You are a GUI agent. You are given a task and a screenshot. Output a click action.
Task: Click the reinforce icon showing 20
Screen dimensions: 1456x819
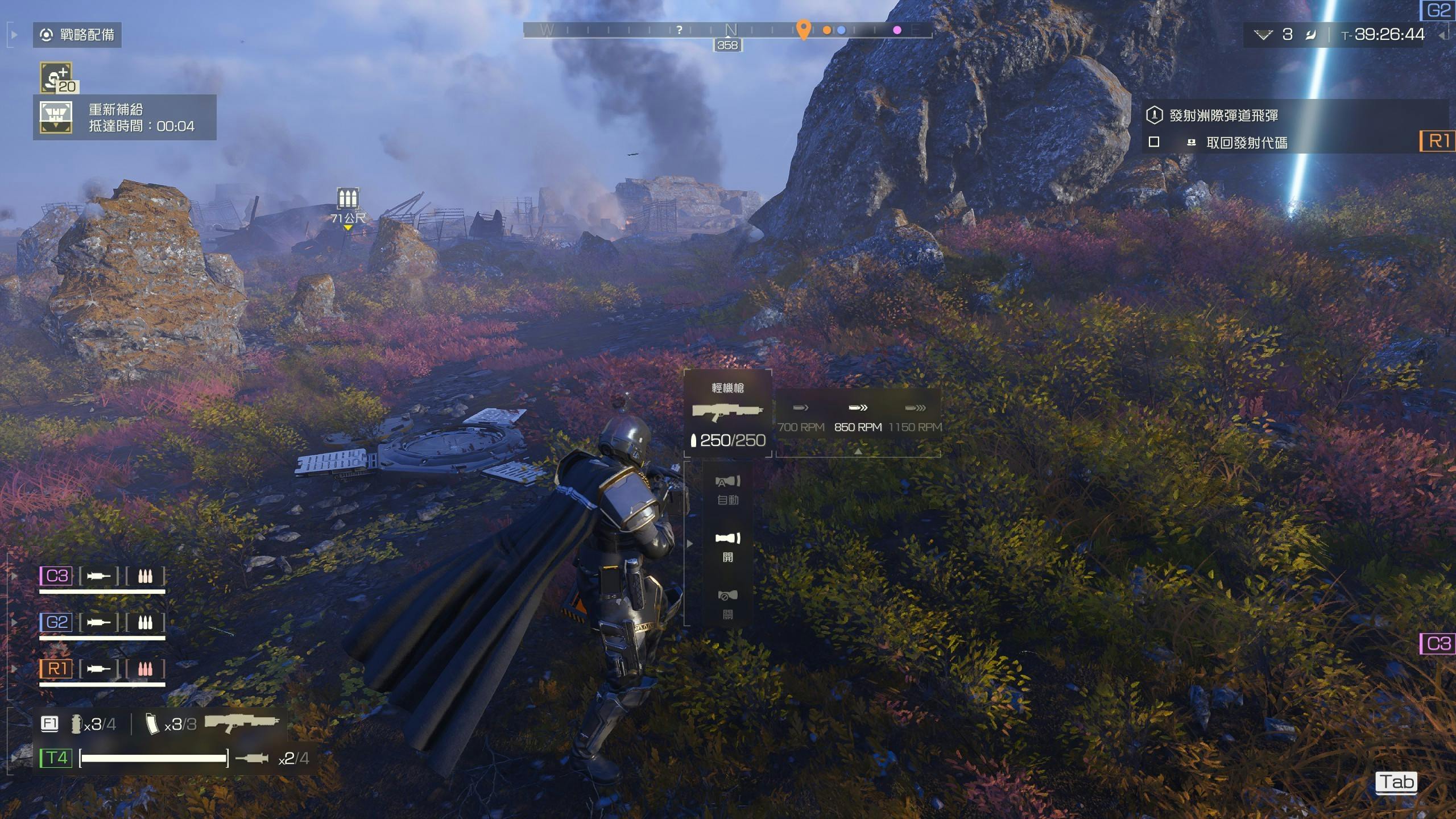tap(56, 77)
